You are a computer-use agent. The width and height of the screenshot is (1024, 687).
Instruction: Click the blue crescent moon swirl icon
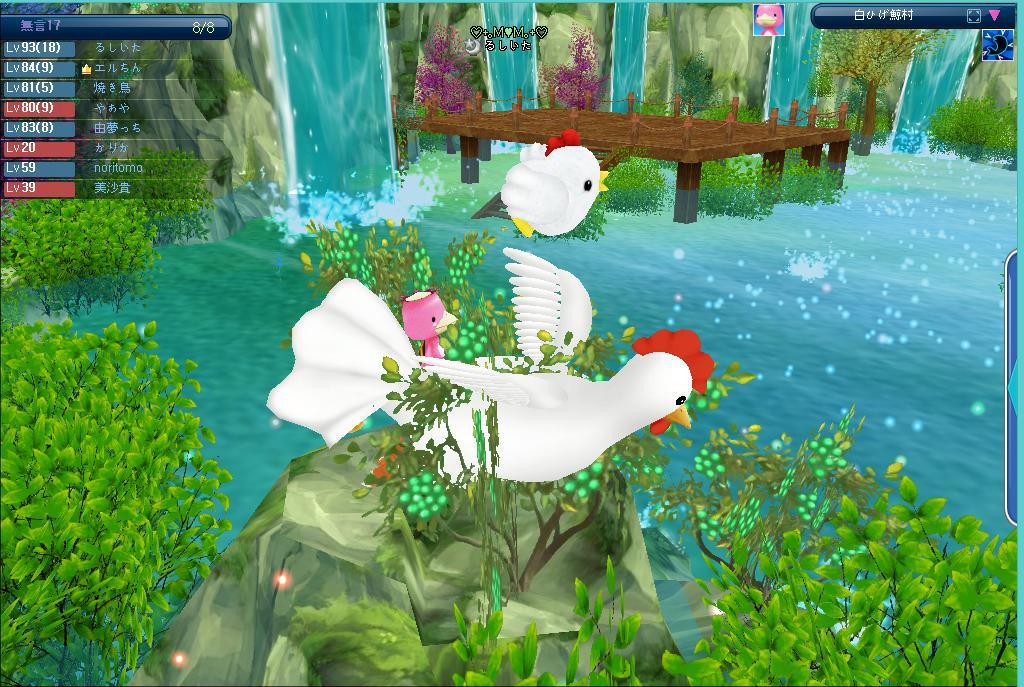(997, 45)
